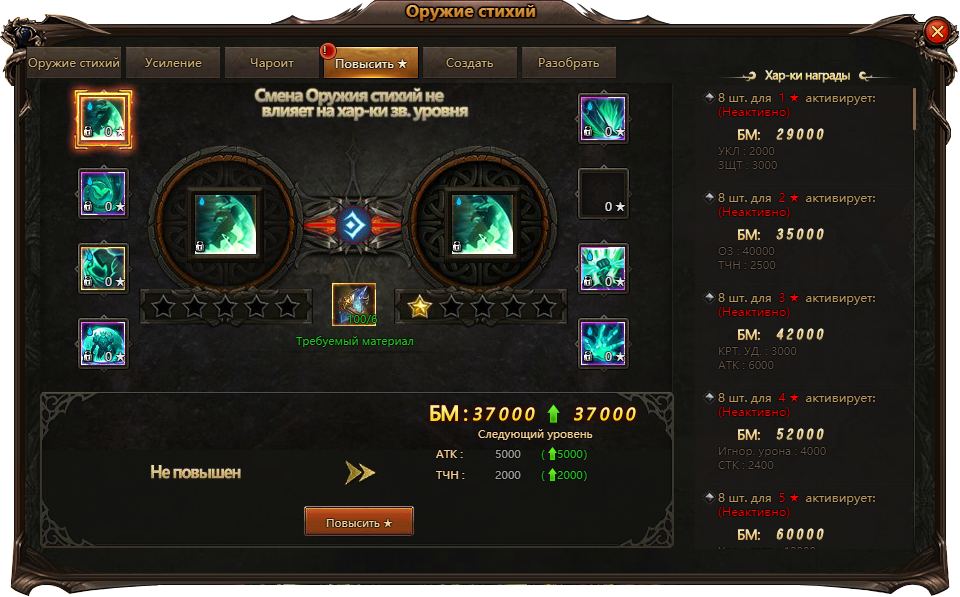Open the Усиление tab
Viewport: 960px width, 597px height.
click(x=173, y=63)
